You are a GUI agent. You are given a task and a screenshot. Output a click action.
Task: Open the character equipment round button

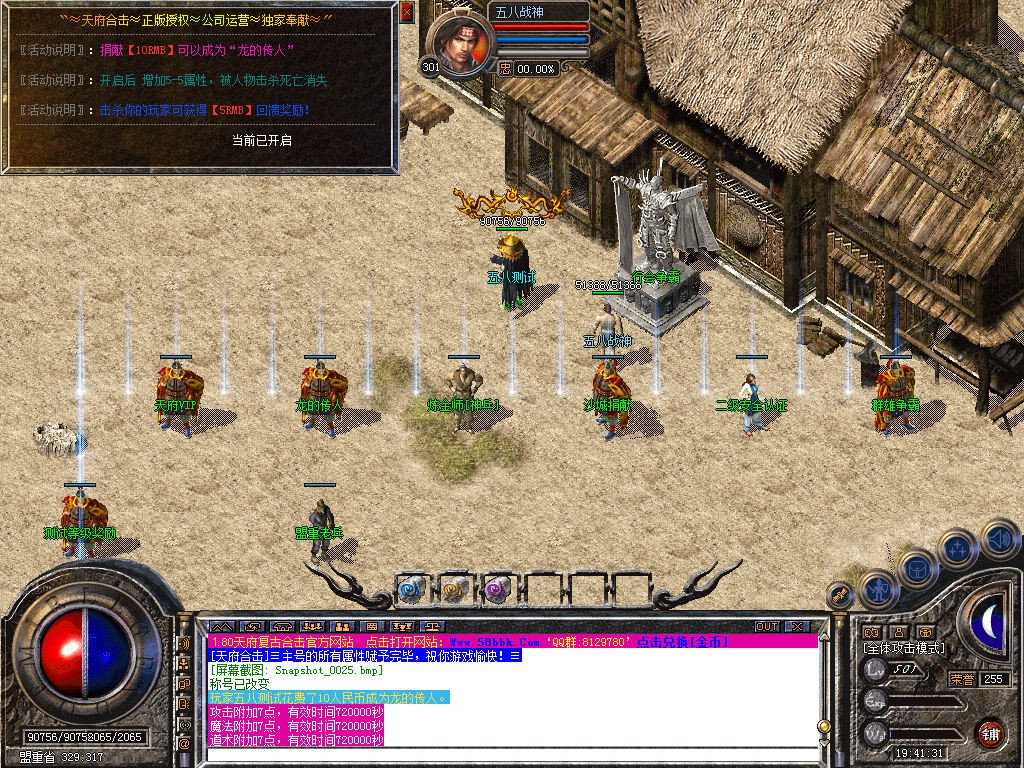(877, 589)
